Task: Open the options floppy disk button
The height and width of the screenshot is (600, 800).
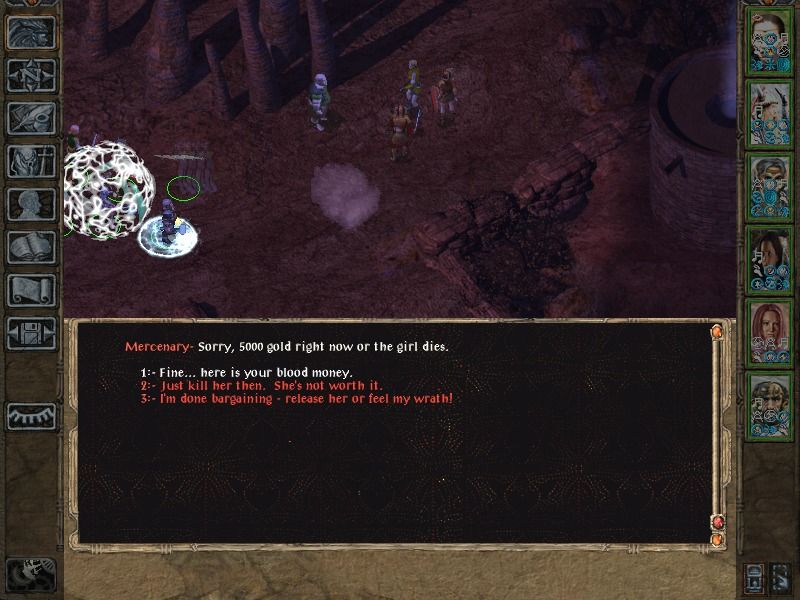Action: pos(31,333)
